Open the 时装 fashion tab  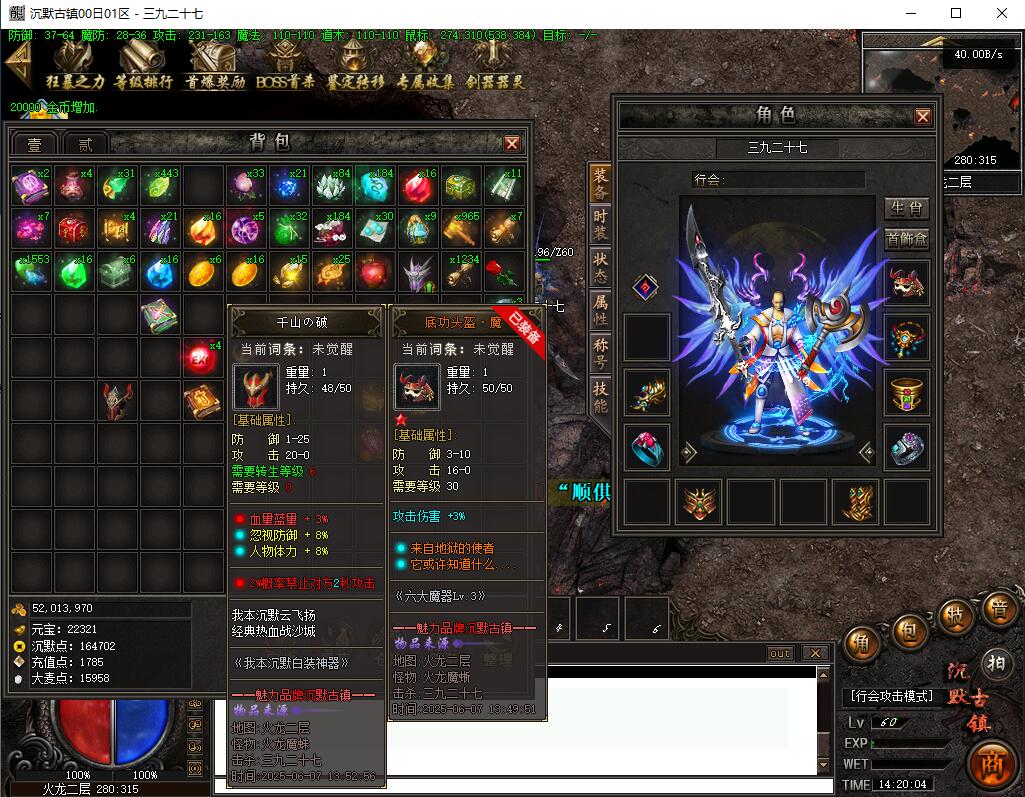(600, 223)
